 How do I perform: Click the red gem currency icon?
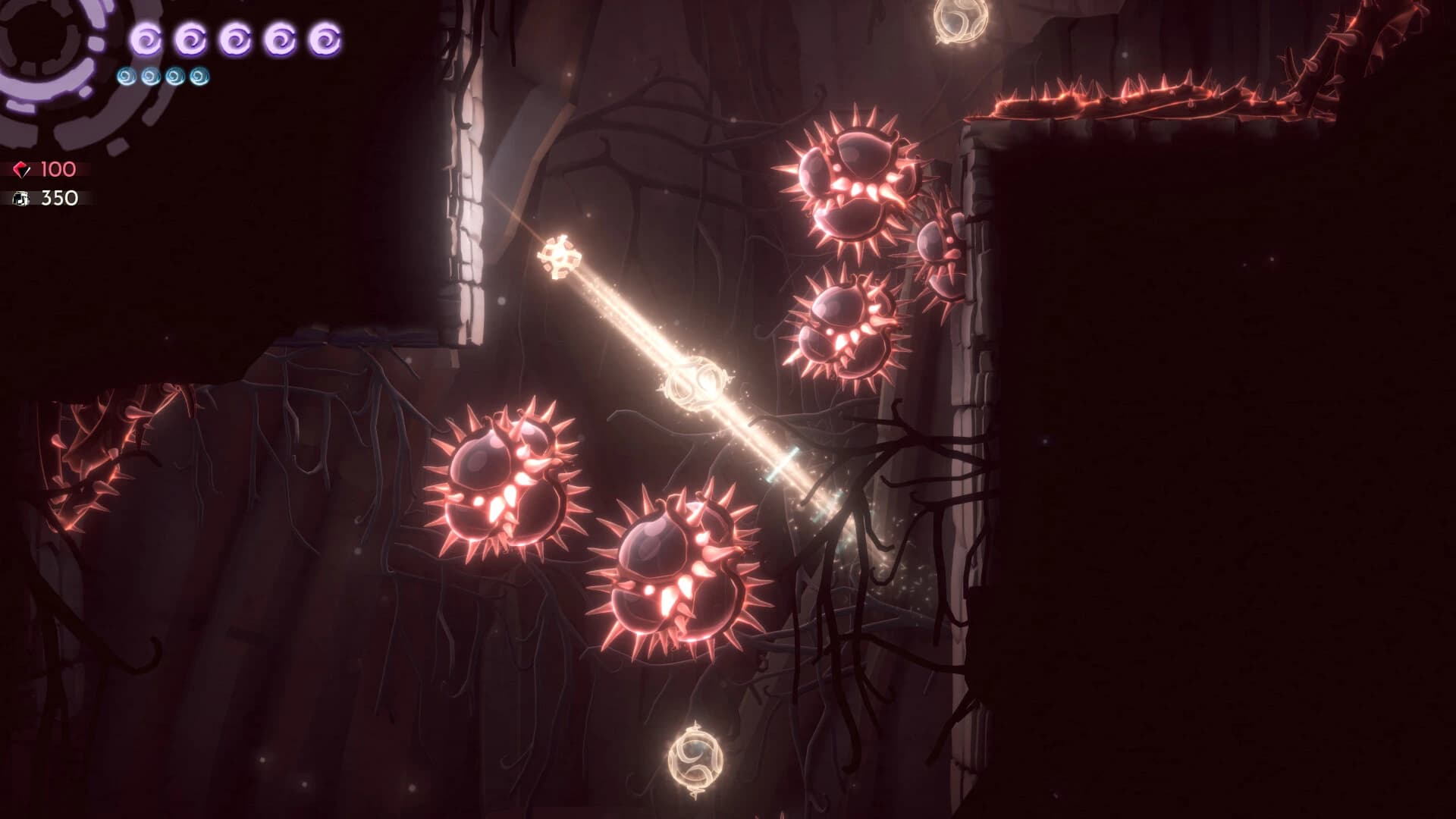coord(23,168)
